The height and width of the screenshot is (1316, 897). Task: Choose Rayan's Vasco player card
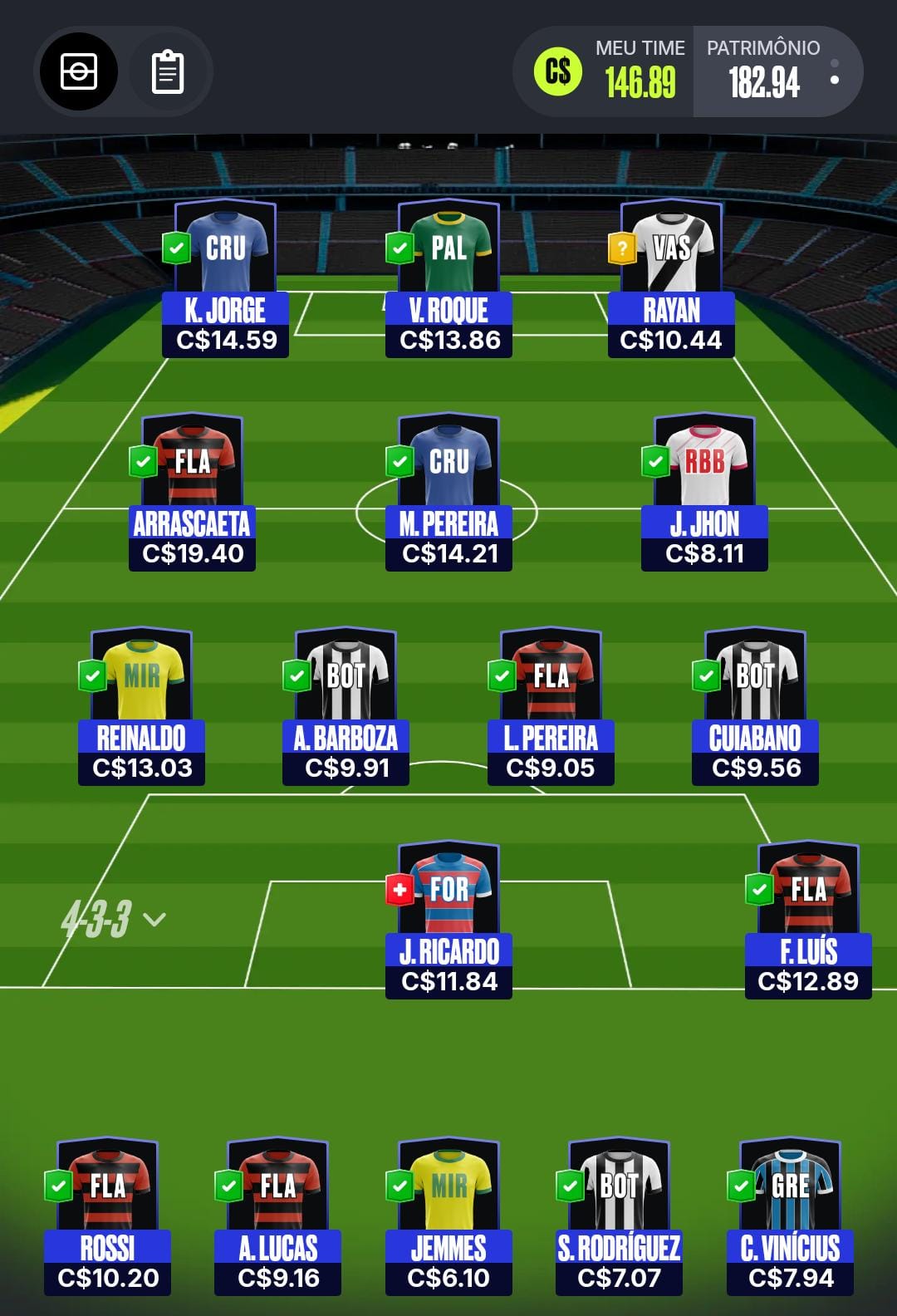point(671,278)
